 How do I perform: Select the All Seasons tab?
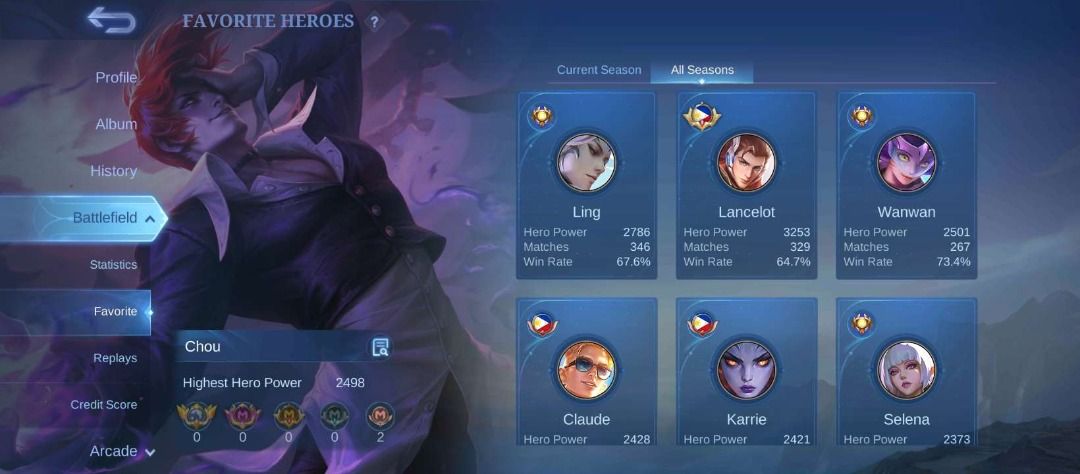pos(702,70)
